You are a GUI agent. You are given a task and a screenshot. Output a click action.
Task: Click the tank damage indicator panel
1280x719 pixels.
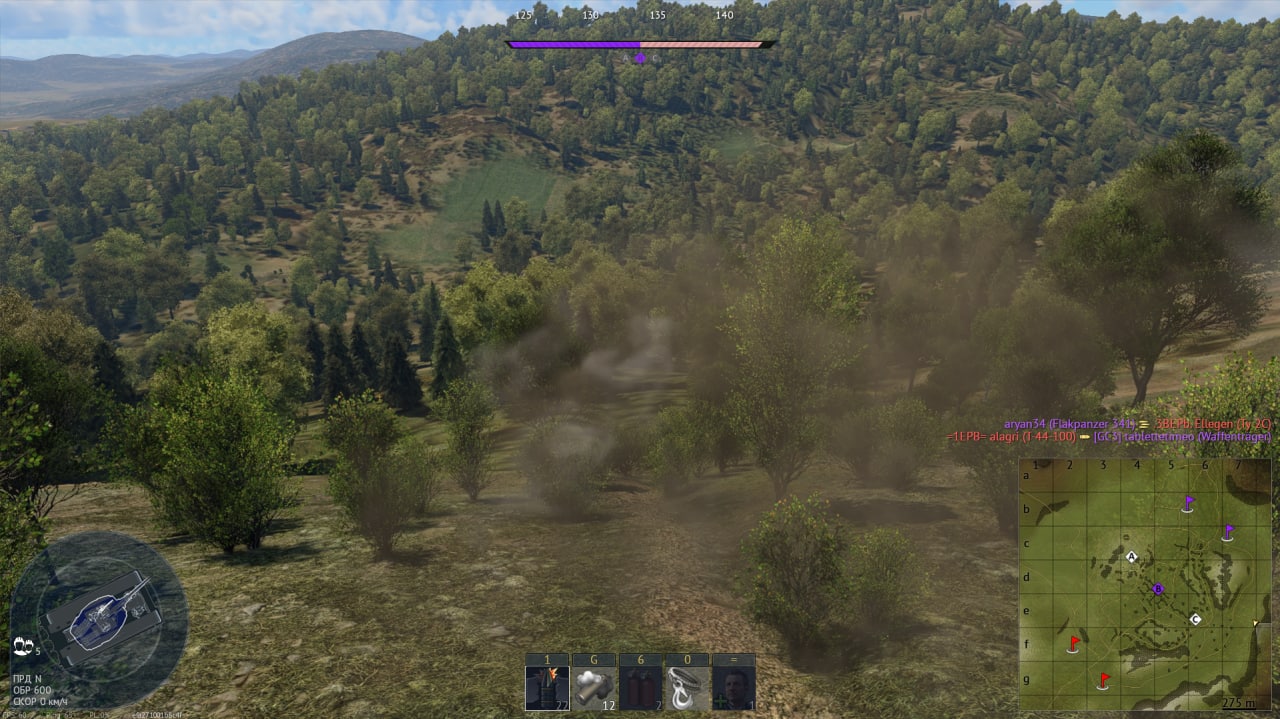point(98,608)
